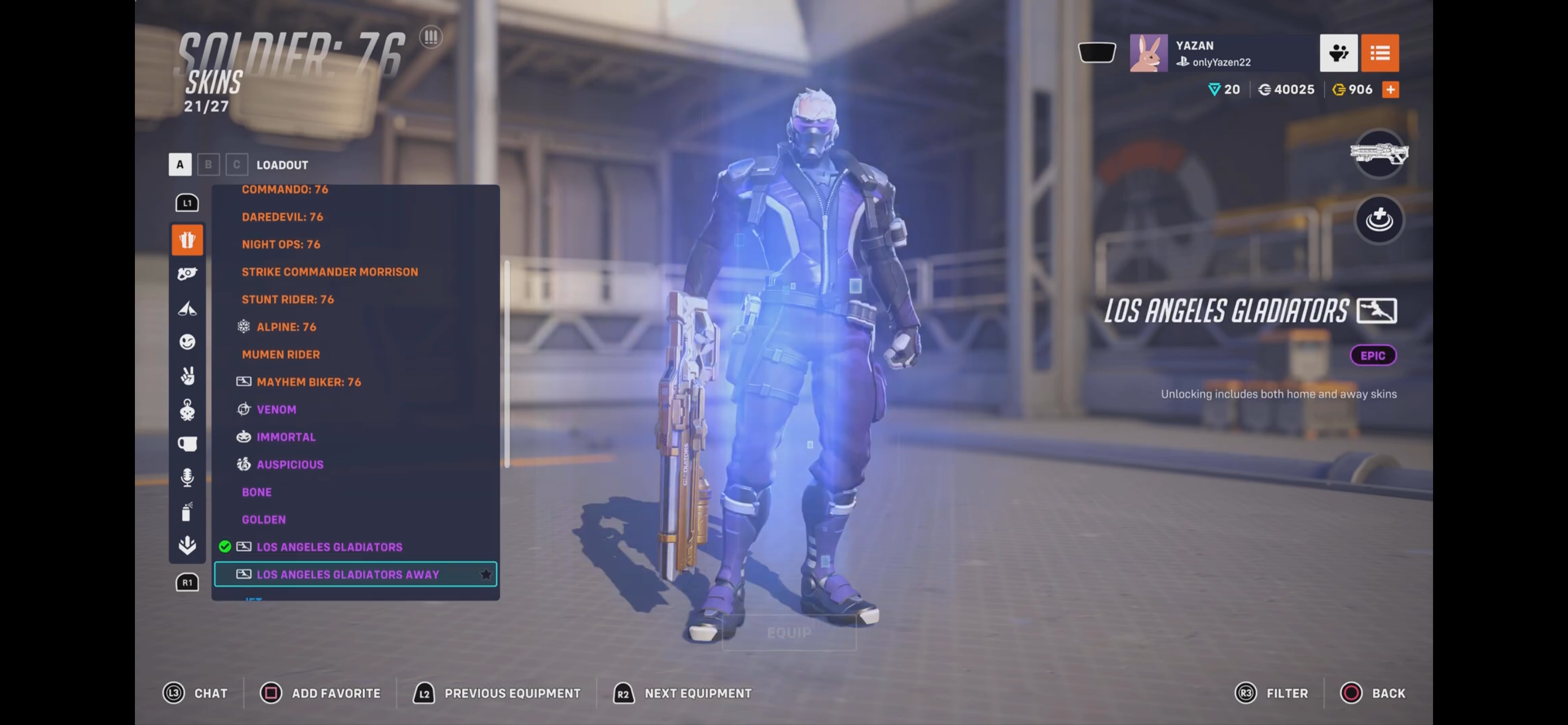Image resolution: width=1568 pixels, height=725 pixels.
Task: View the weapon preview icon
Action: 1379,154
